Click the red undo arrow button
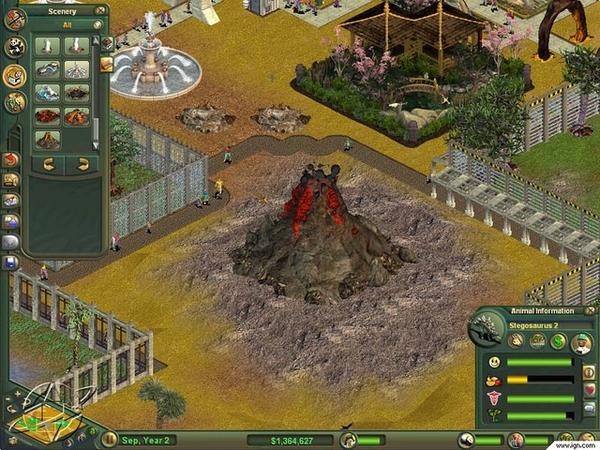 [11, 160]
